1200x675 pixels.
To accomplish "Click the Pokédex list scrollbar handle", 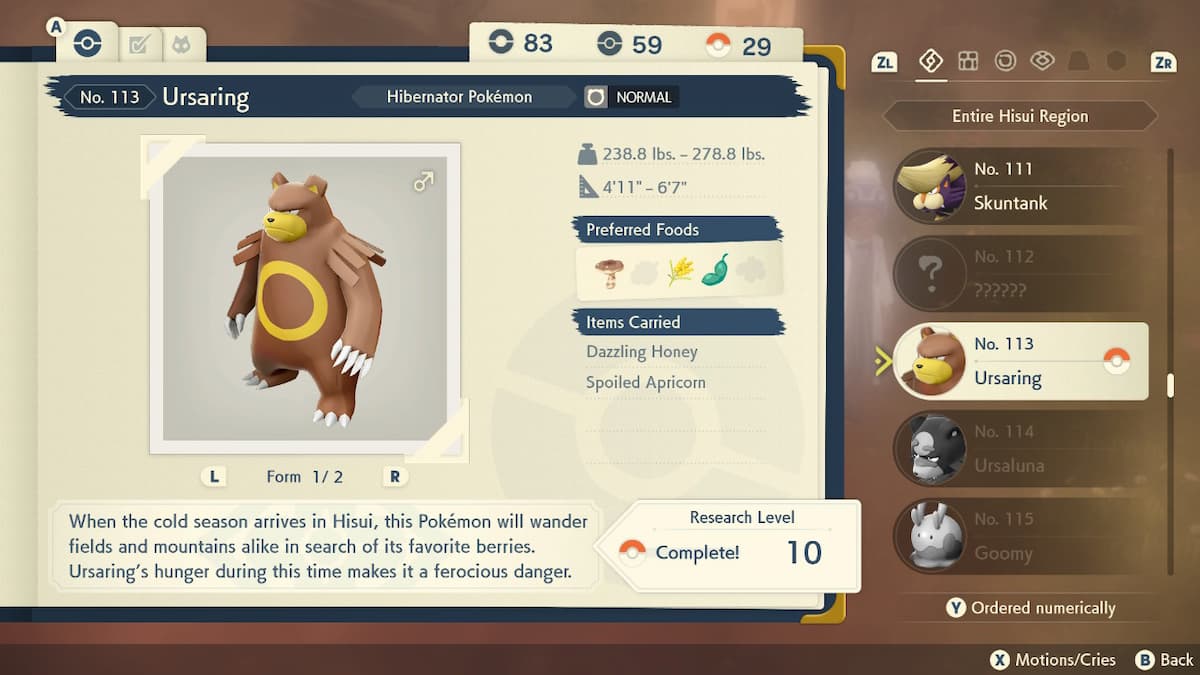I will point(1170,385).
